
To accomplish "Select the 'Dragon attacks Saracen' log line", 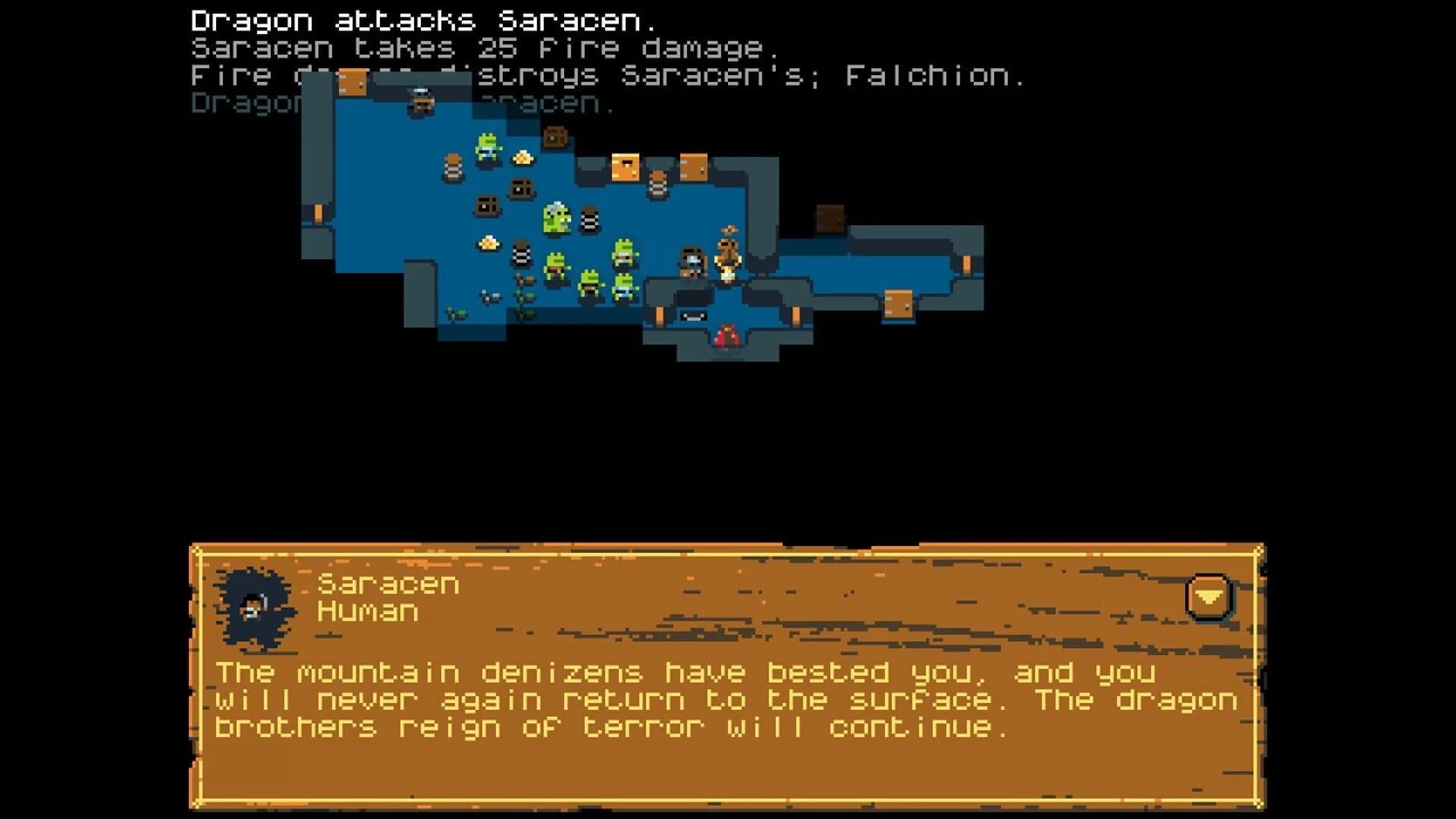I will 425,19.
